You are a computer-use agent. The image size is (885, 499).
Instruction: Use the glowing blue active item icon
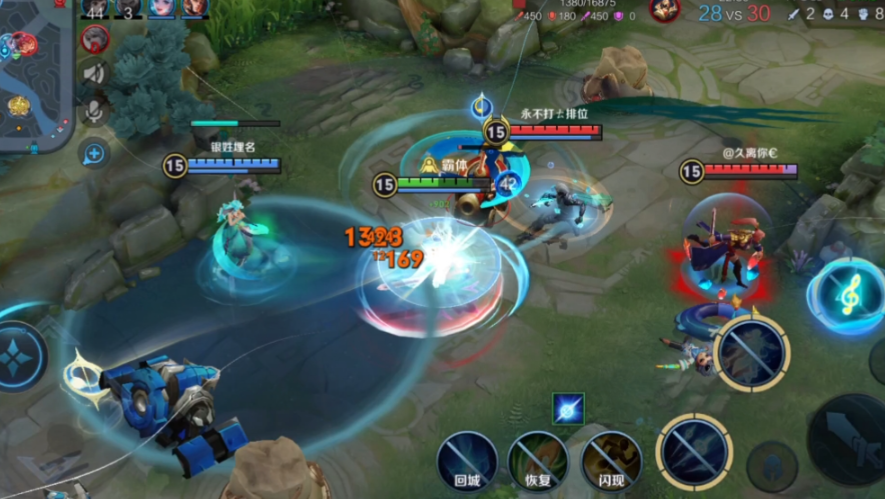[x=568, y=408]
